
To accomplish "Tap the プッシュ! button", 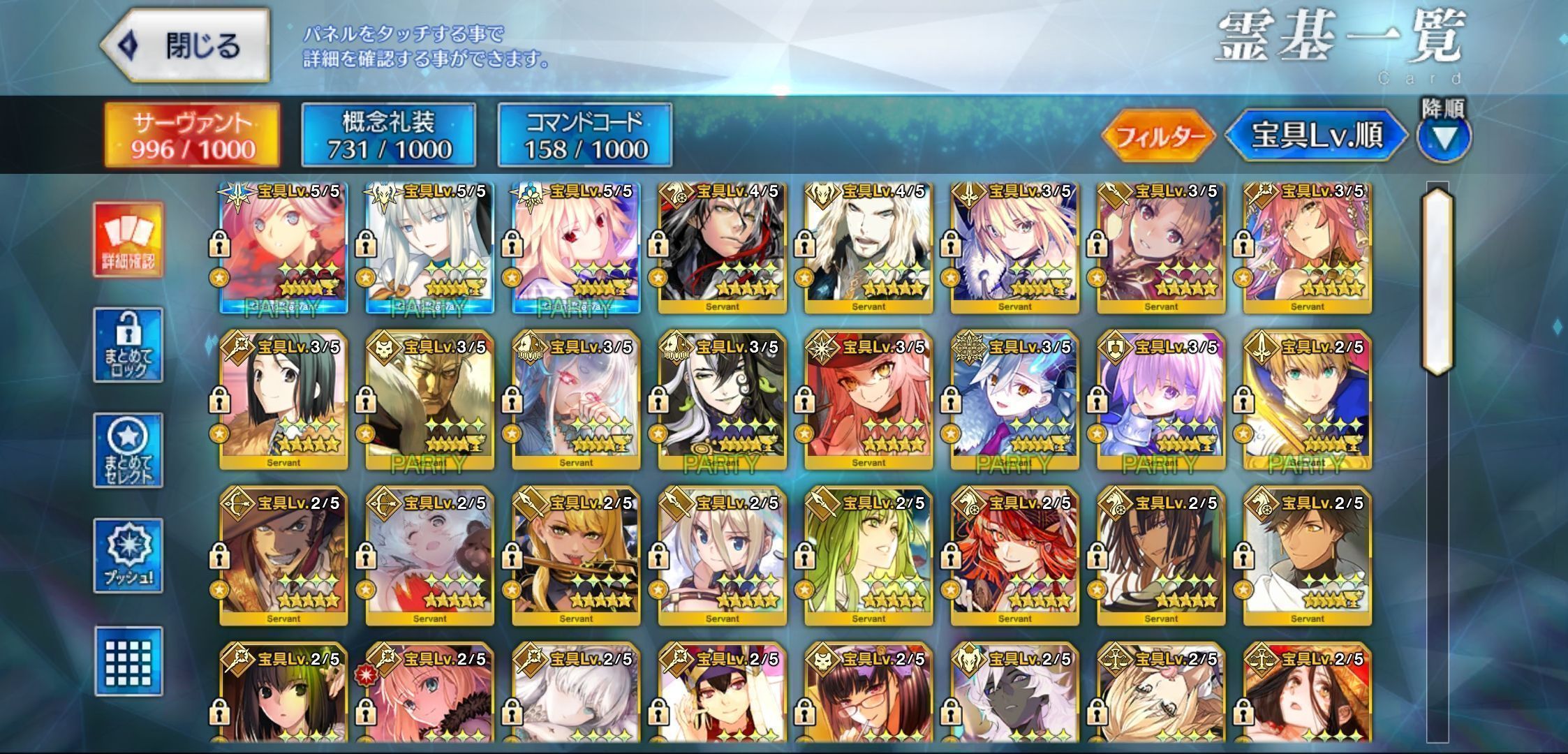I will [128, 556].
